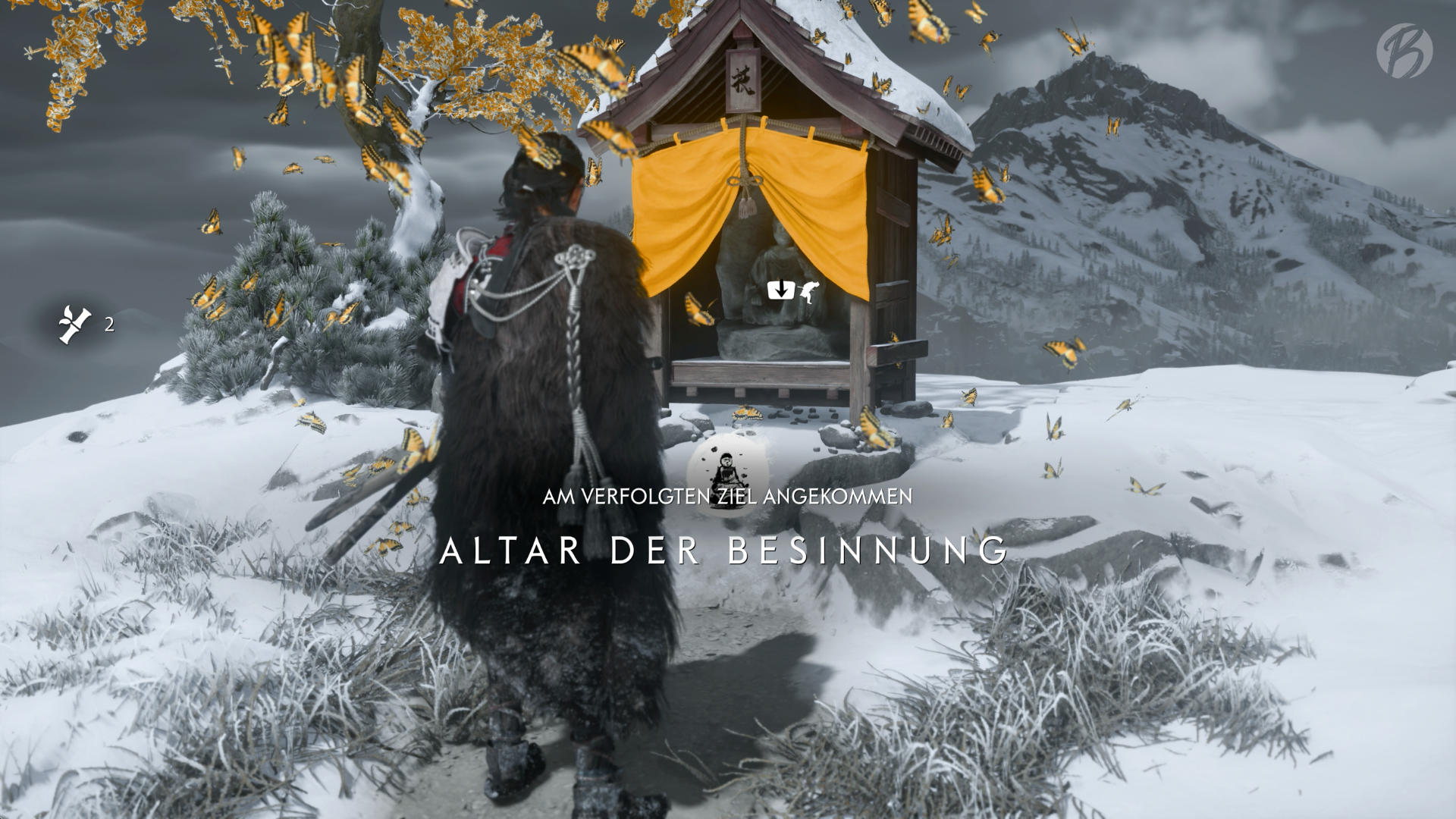Select the bowing samurai honor gesture icon

(x=808, y=290)
